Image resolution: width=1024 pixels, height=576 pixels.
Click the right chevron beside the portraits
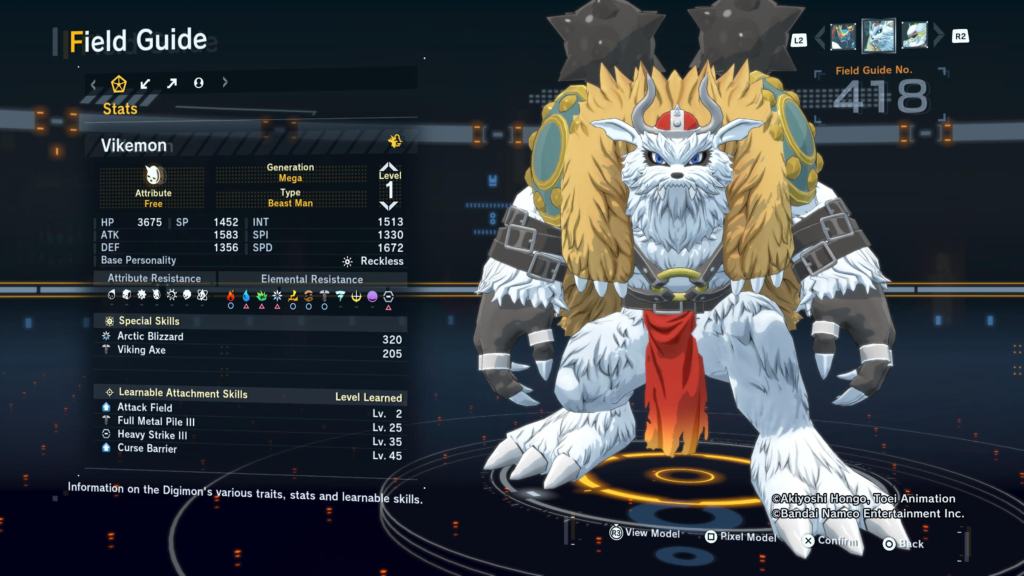[937, 37]
